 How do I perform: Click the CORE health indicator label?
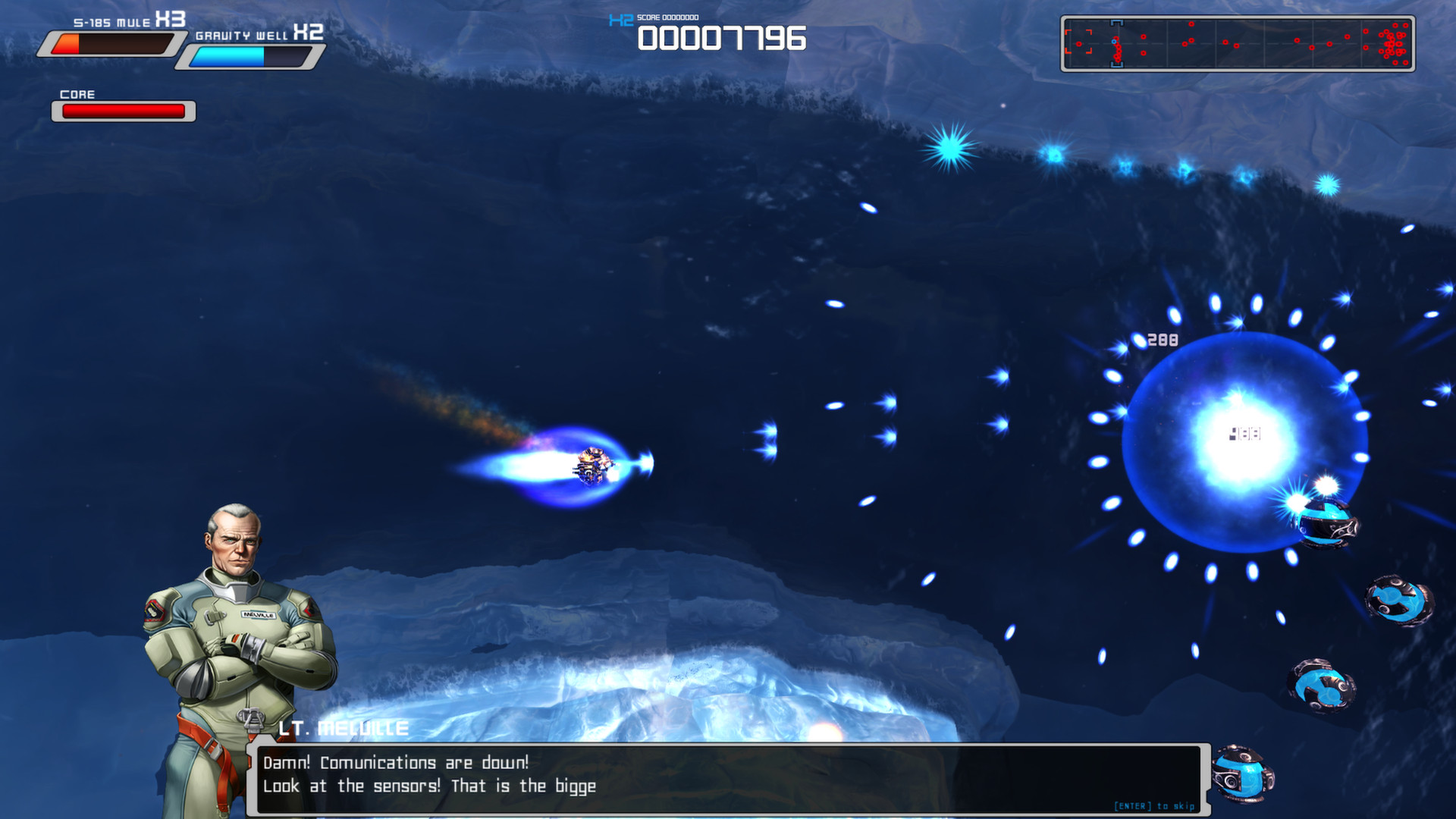(78, 94)
